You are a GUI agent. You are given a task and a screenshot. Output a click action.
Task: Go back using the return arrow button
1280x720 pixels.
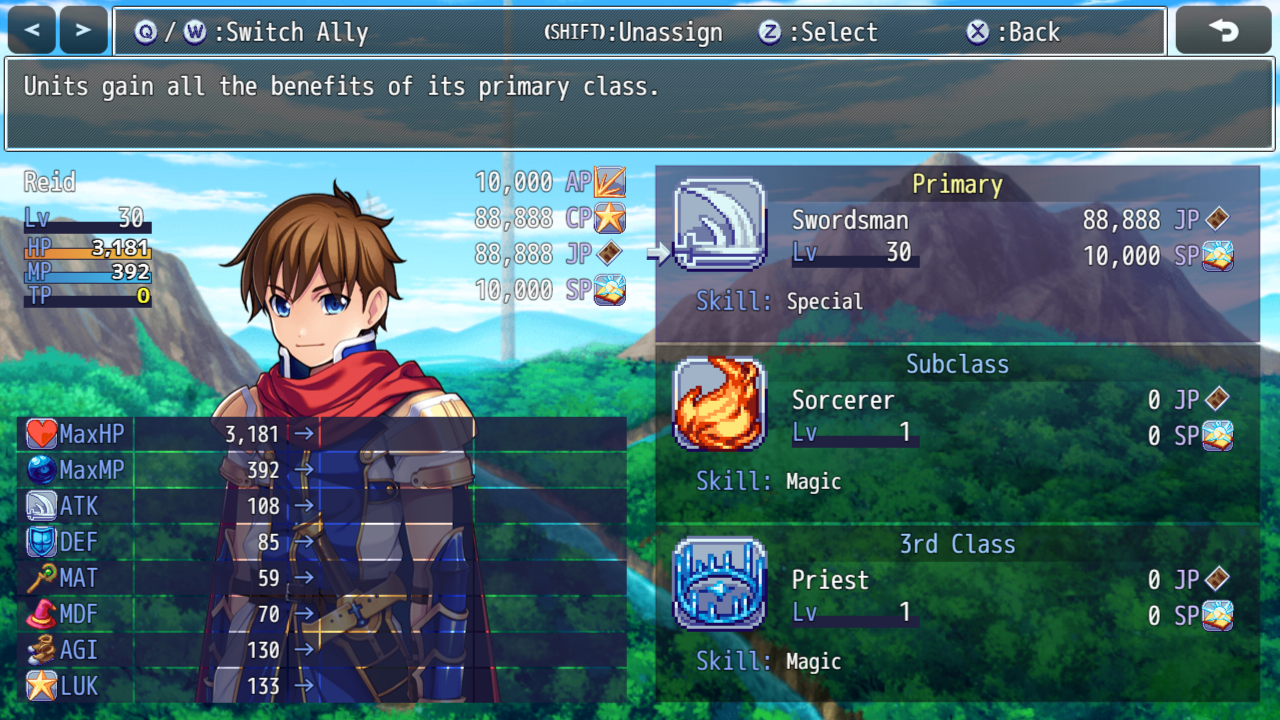(x=1223, y=31)
